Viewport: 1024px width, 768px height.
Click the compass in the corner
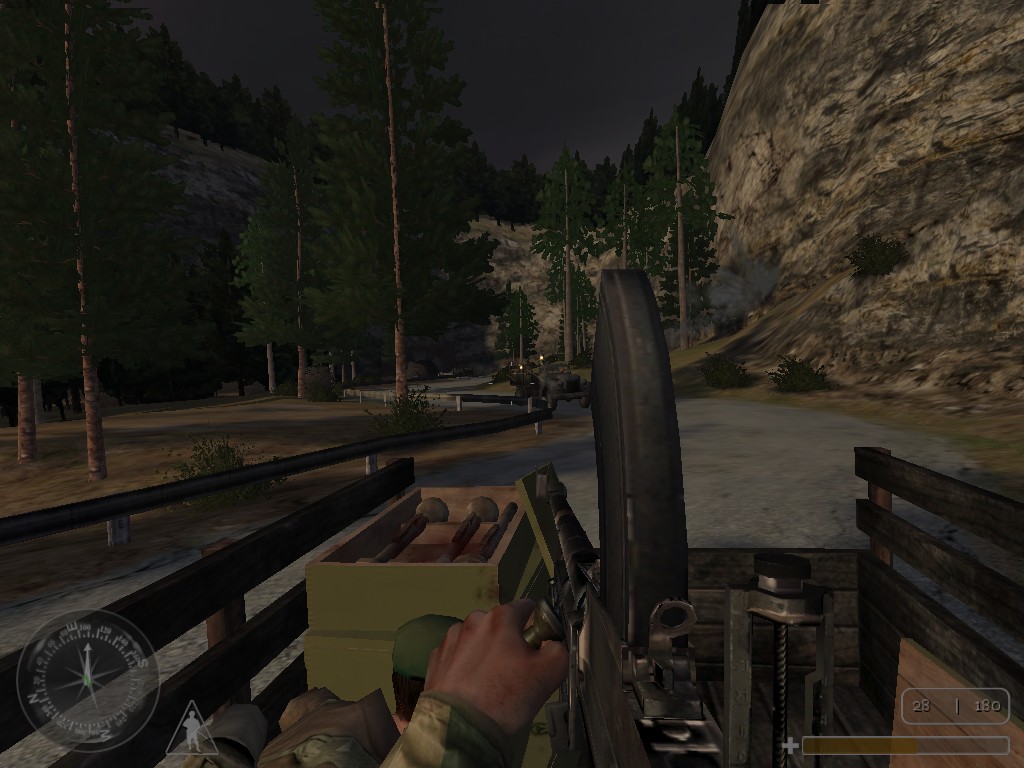[x=88, y=680]
